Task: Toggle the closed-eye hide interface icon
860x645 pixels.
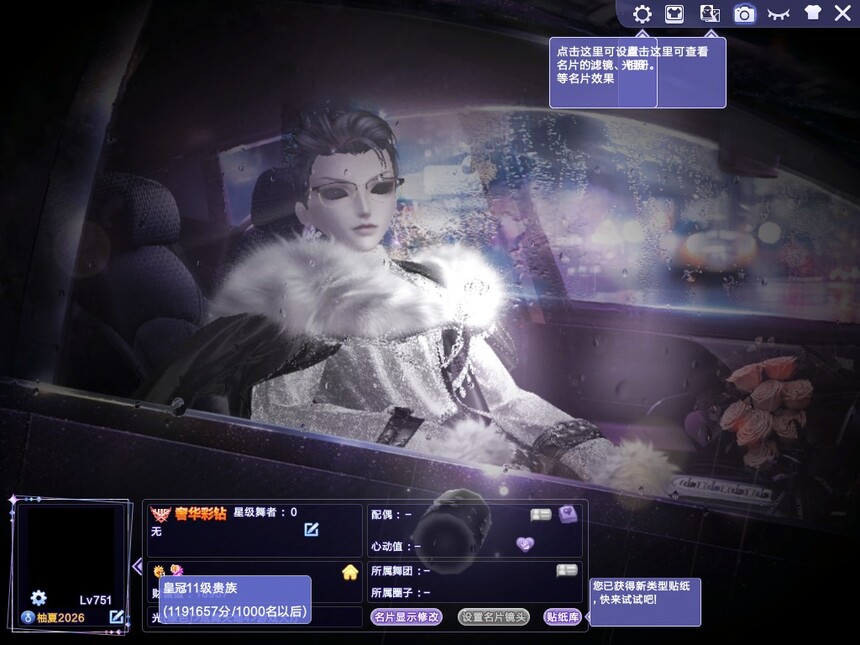Action: coord(777,14)
